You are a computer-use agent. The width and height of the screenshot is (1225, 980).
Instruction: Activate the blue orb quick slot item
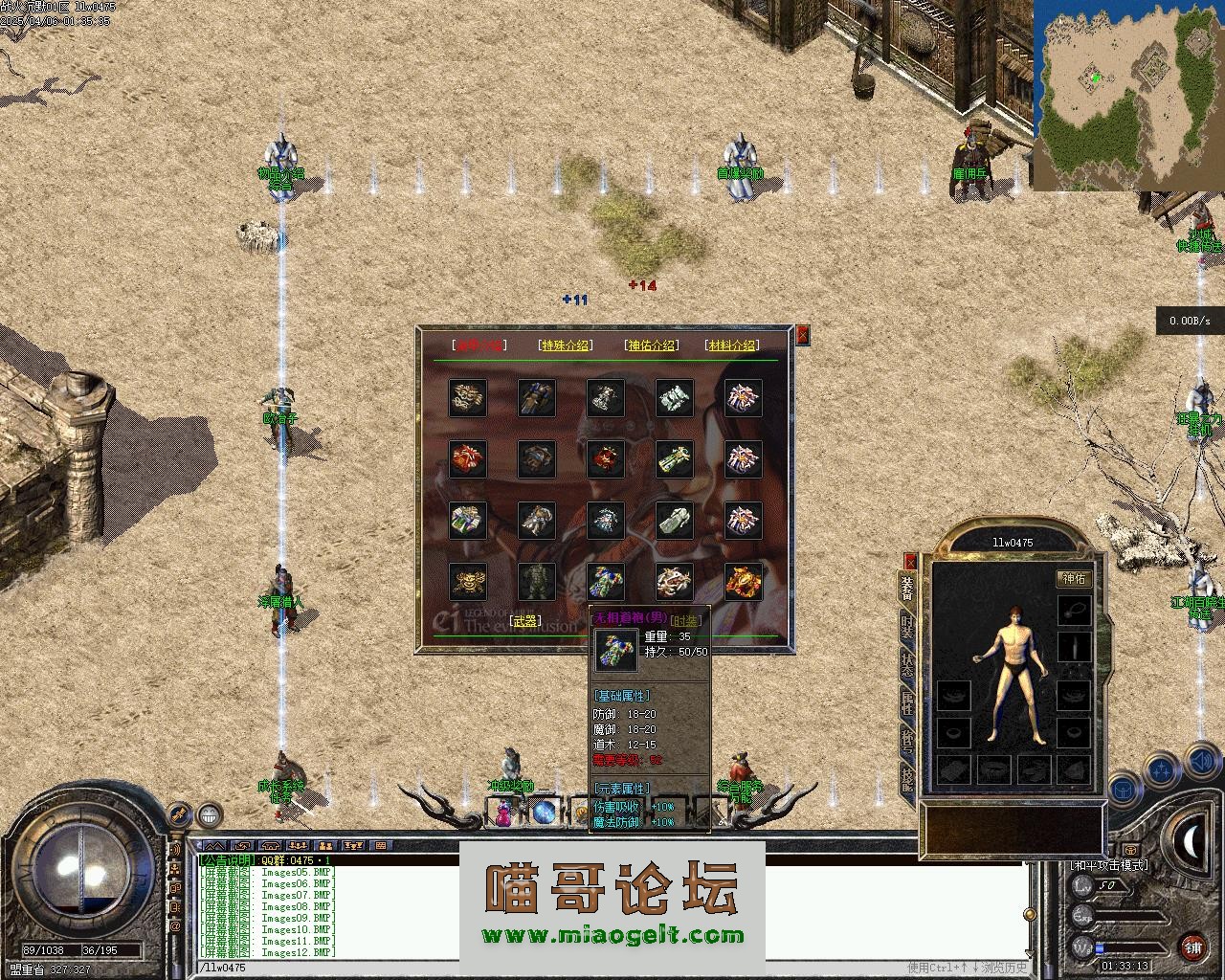[x=545, y=813]
